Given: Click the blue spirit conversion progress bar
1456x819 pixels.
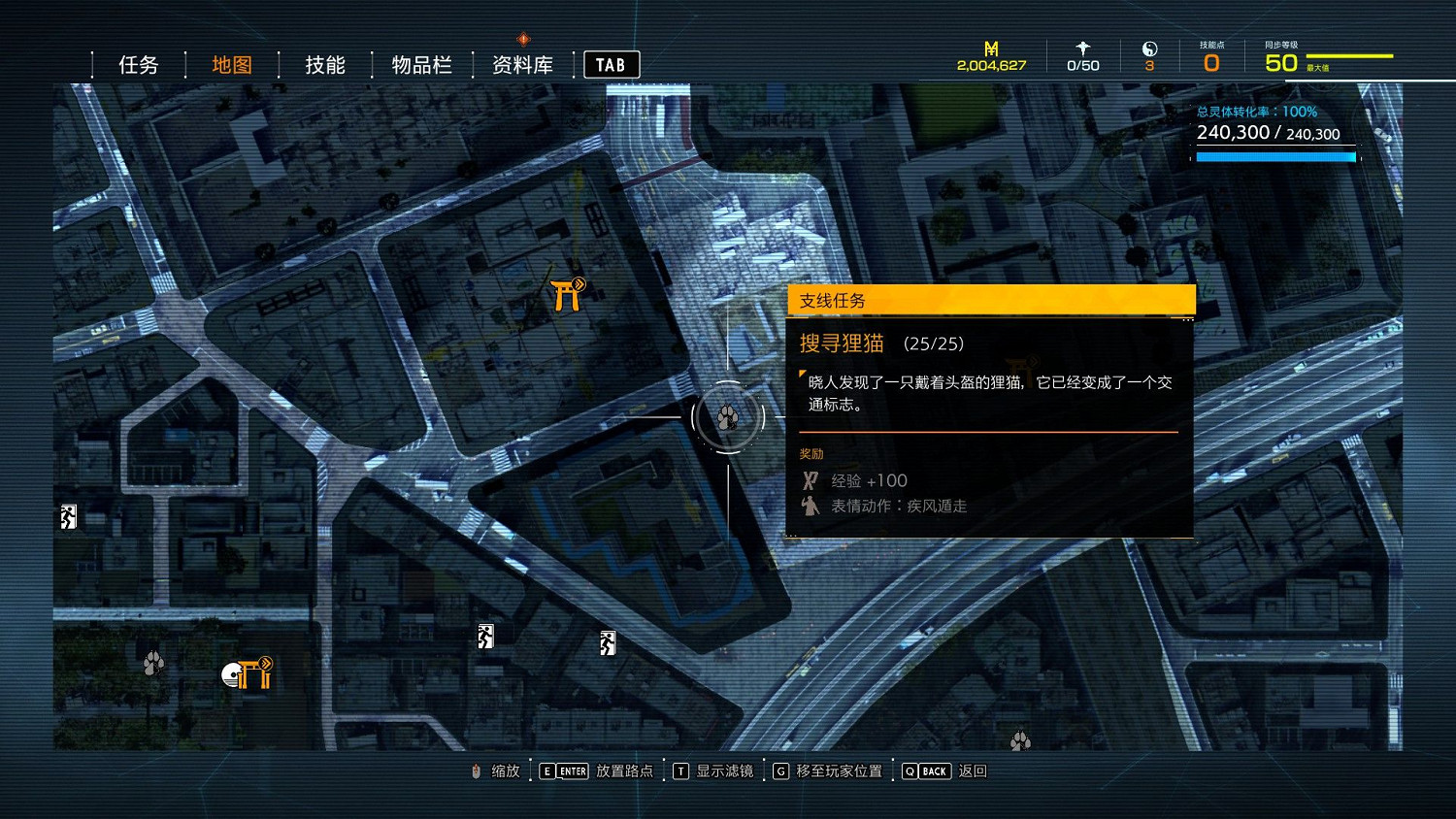Looking at the screenshot, I should point(1275,155).
